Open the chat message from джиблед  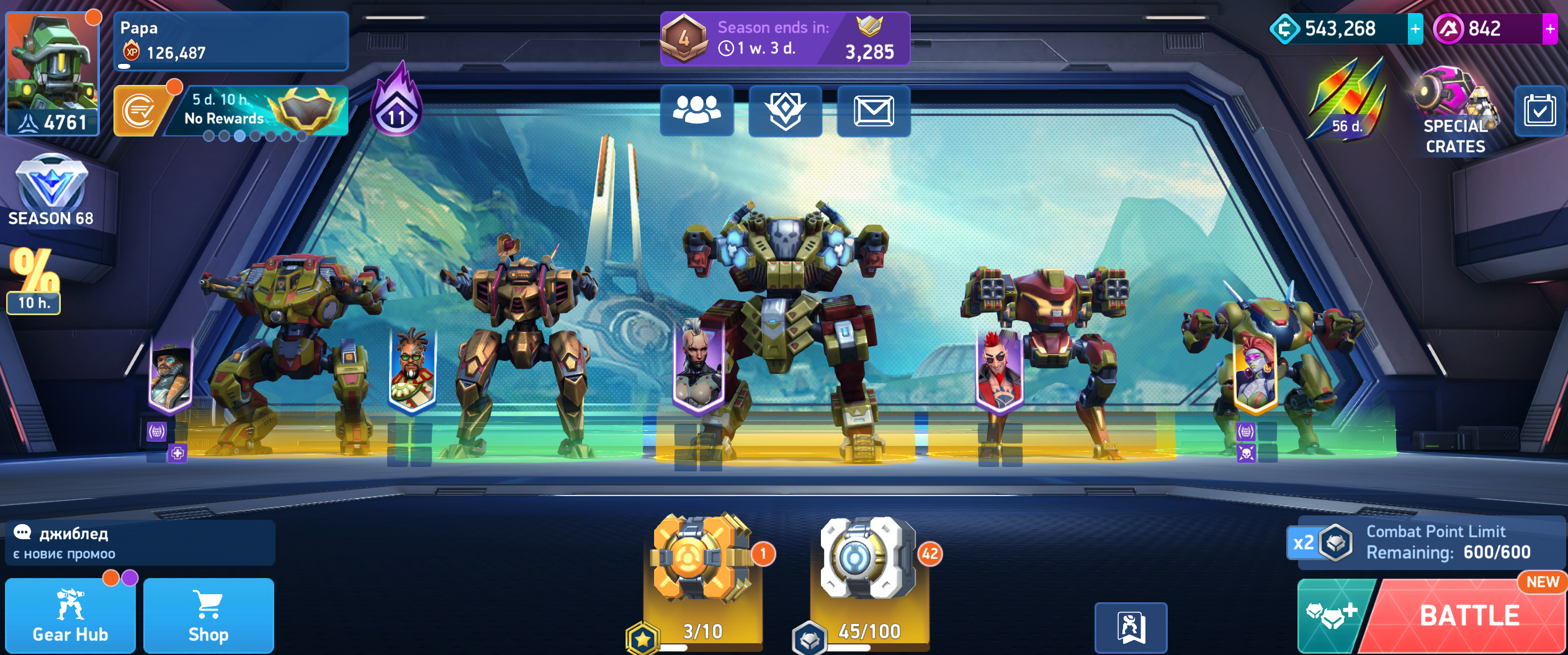140,543
